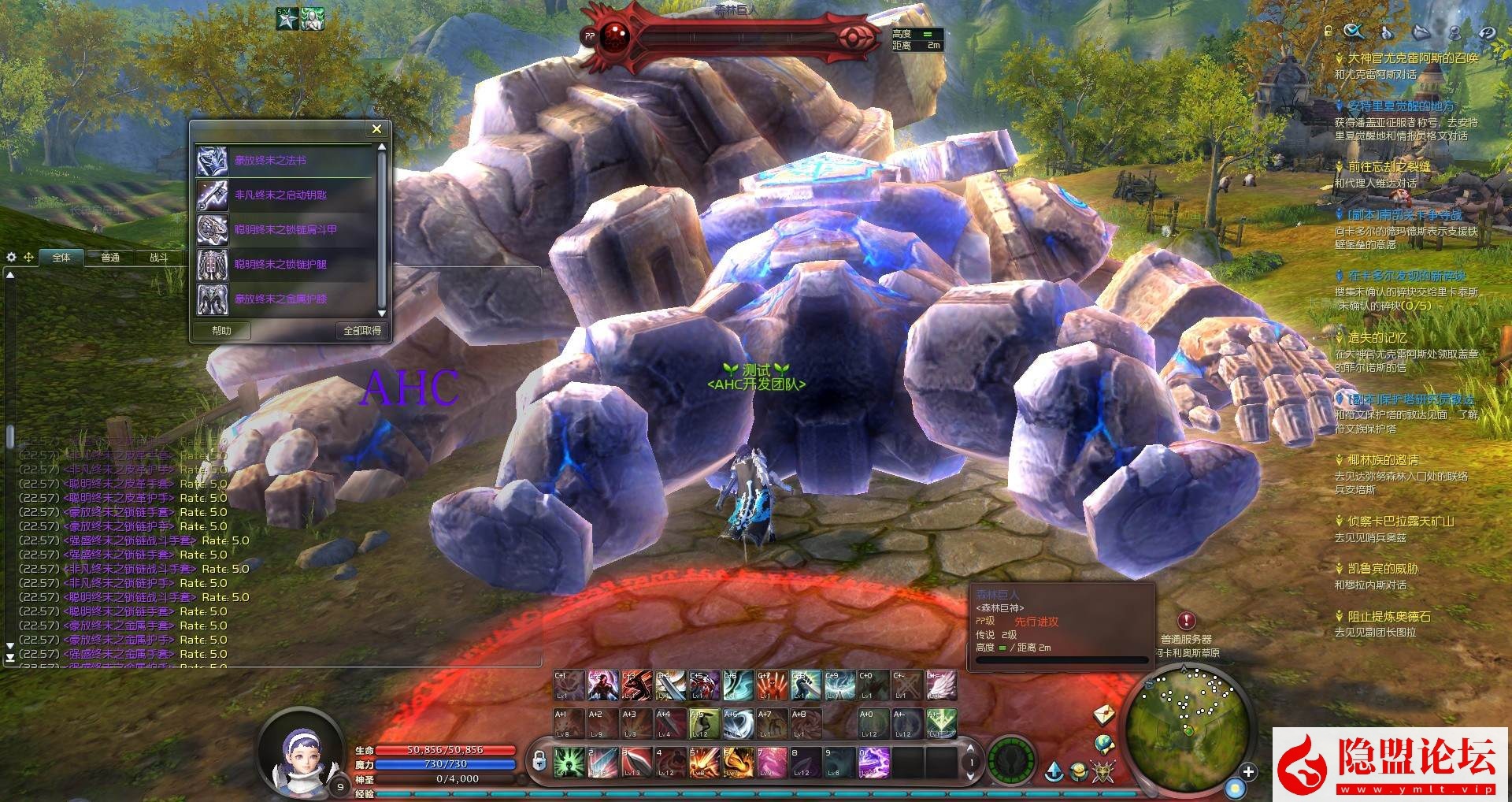Switch to the 战斗 combat chat tab
Image resolution: width=1512 pixels, height=802 pixels.
159,258
